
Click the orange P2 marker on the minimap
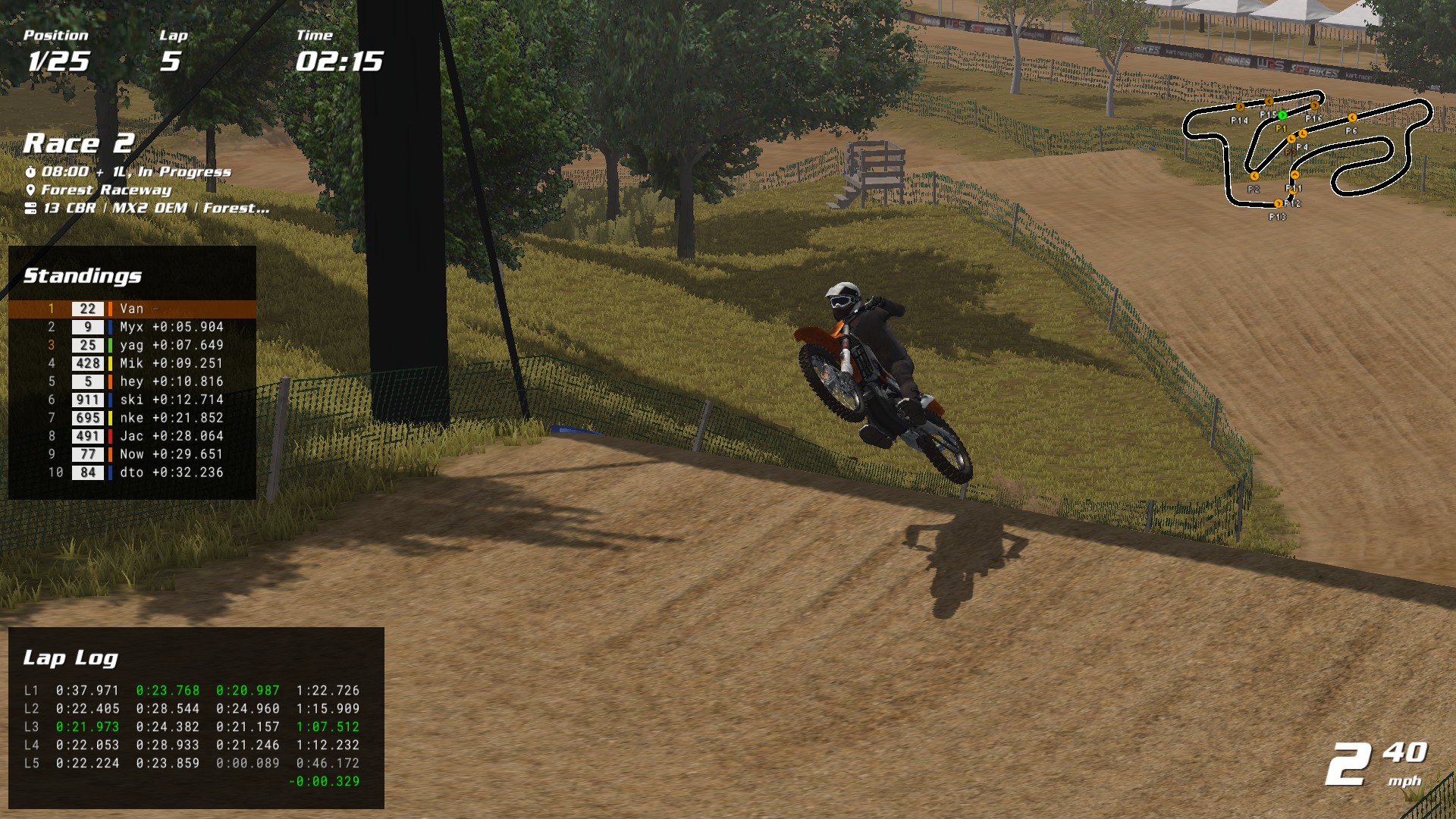coord(1254,175)
